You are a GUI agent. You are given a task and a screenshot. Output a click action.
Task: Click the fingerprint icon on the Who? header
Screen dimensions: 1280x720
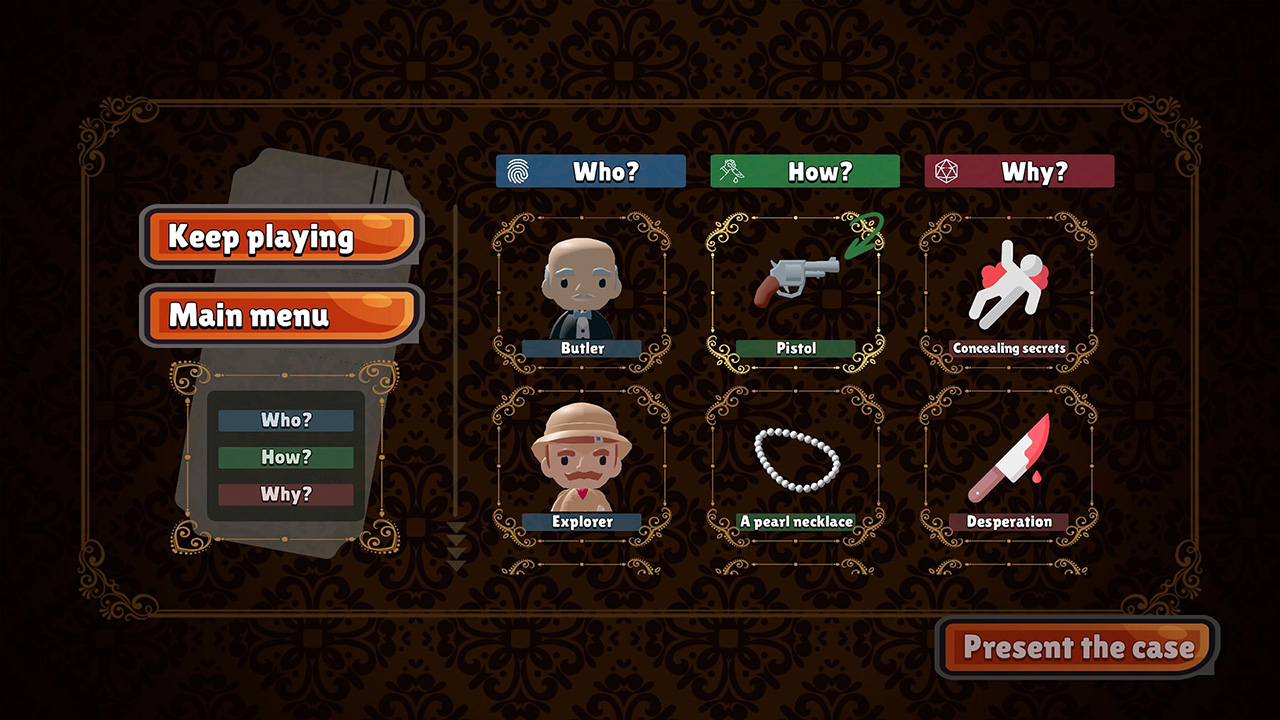[x=518, y=171]
